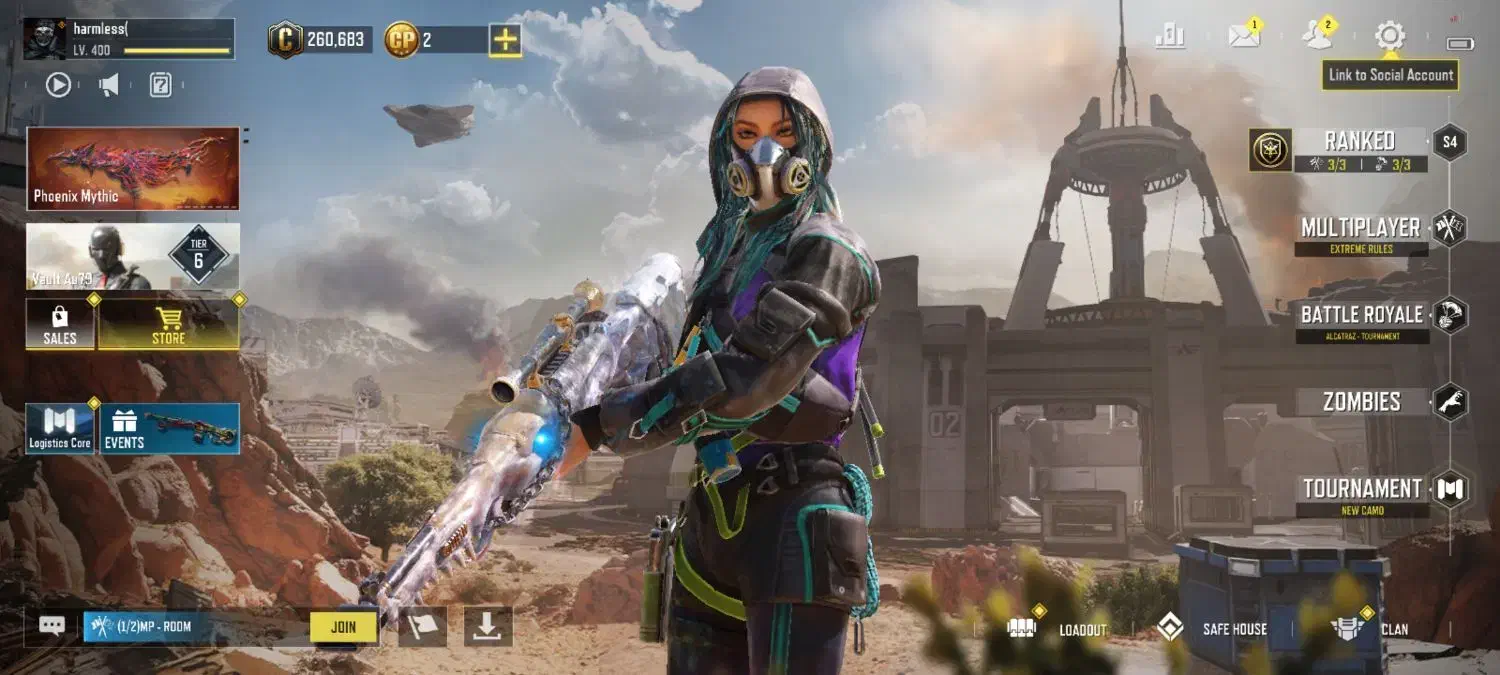This screenshot has width=1500, height=675.
Task: Enter the Zombies mode
Action: point(1361,402)
